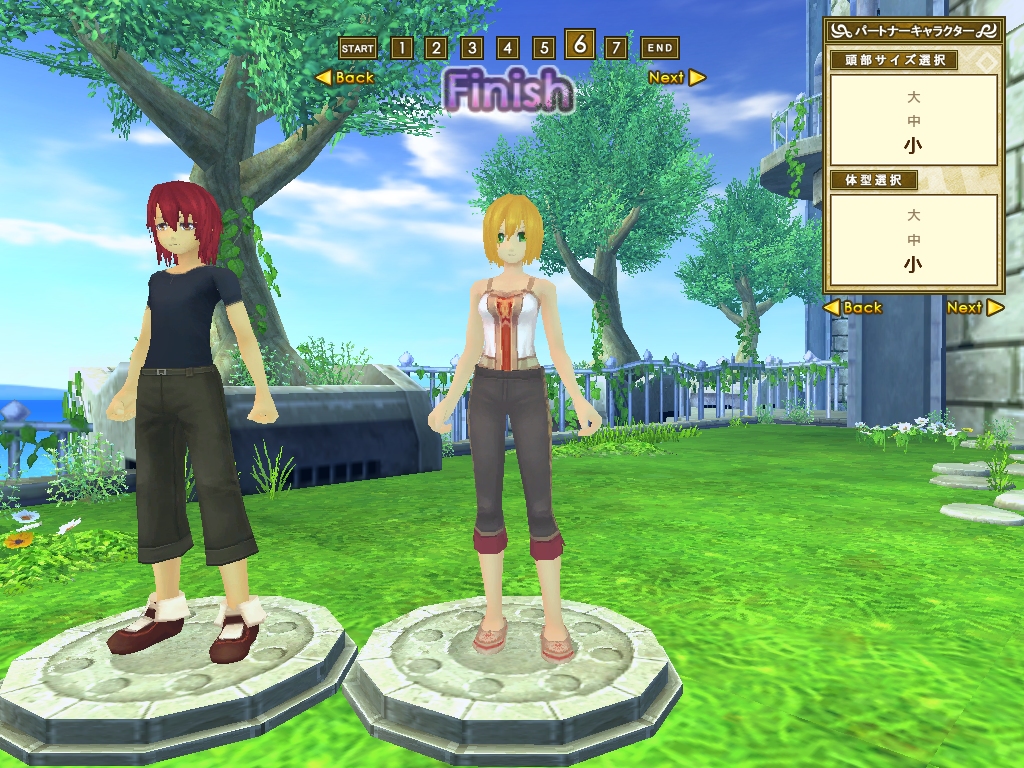Click the purple Finish text
1024x768 pixels.
click(508, 91)
